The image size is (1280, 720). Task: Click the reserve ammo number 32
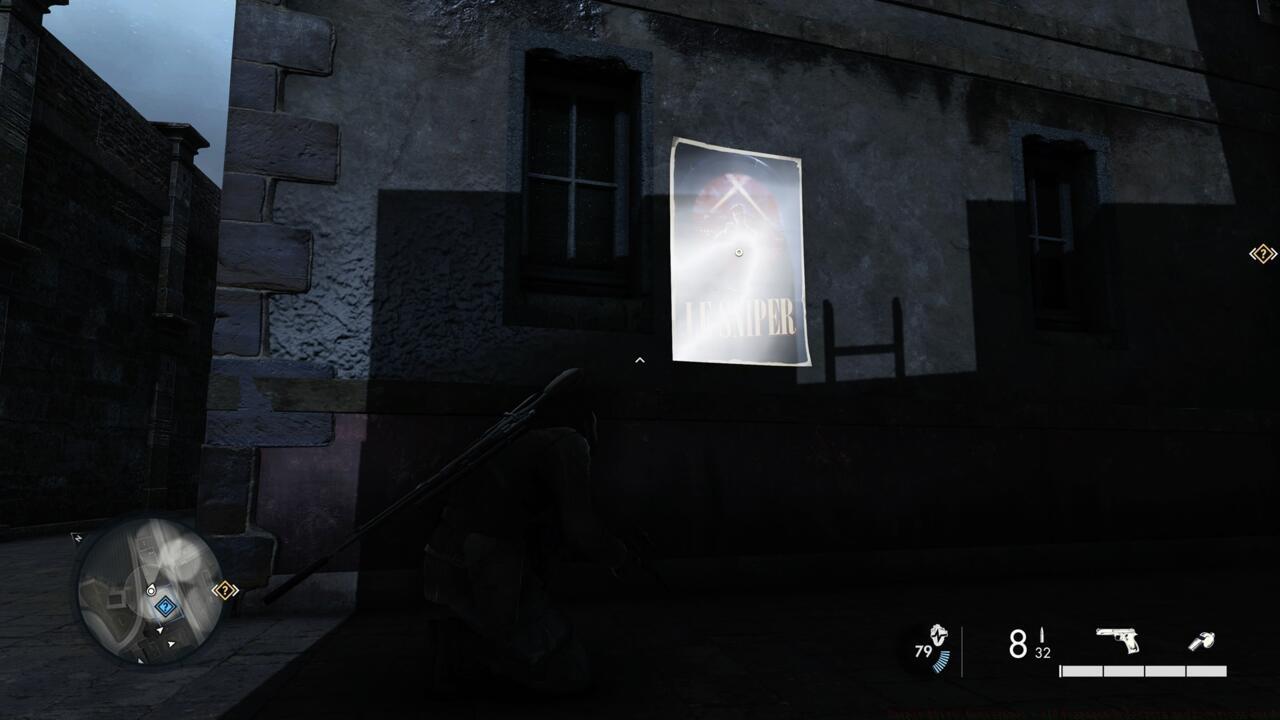(1042, 651)
